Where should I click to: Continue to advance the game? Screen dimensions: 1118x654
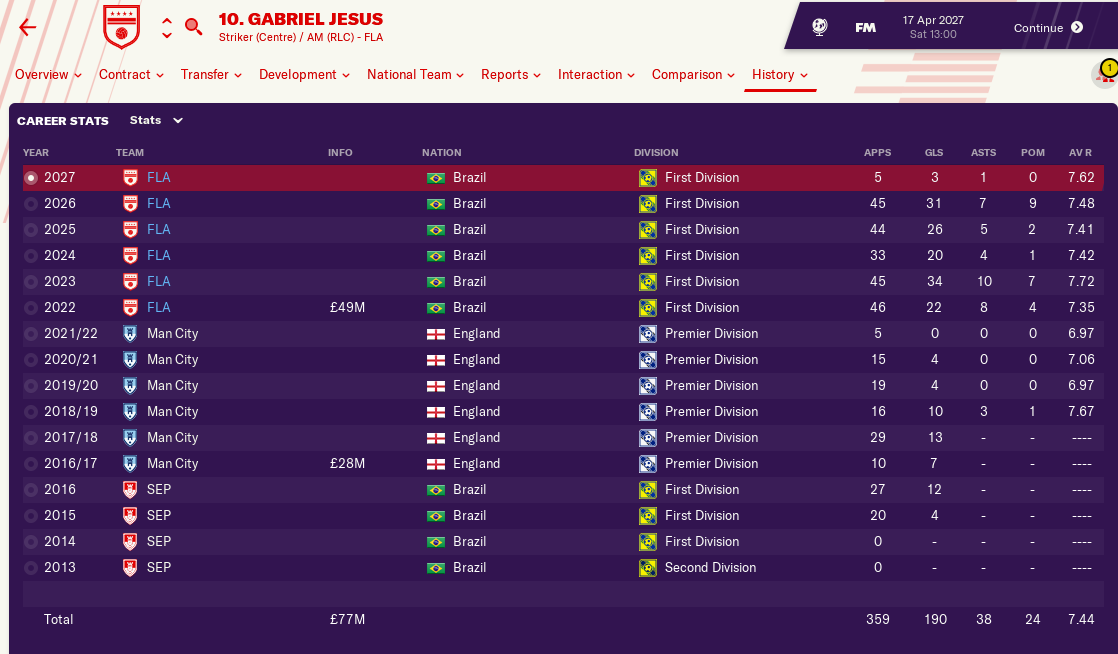pos(1048,27)
